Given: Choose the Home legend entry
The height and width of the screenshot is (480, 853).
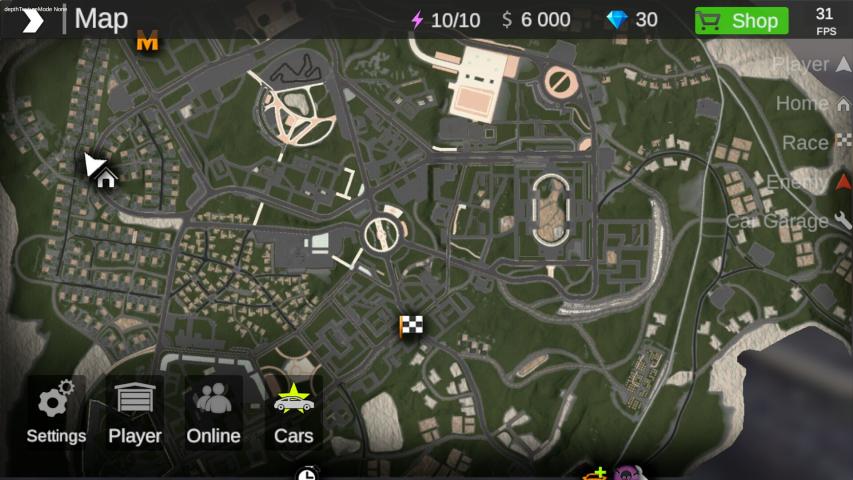Looking at the screenshot, I should pos(812,104).
